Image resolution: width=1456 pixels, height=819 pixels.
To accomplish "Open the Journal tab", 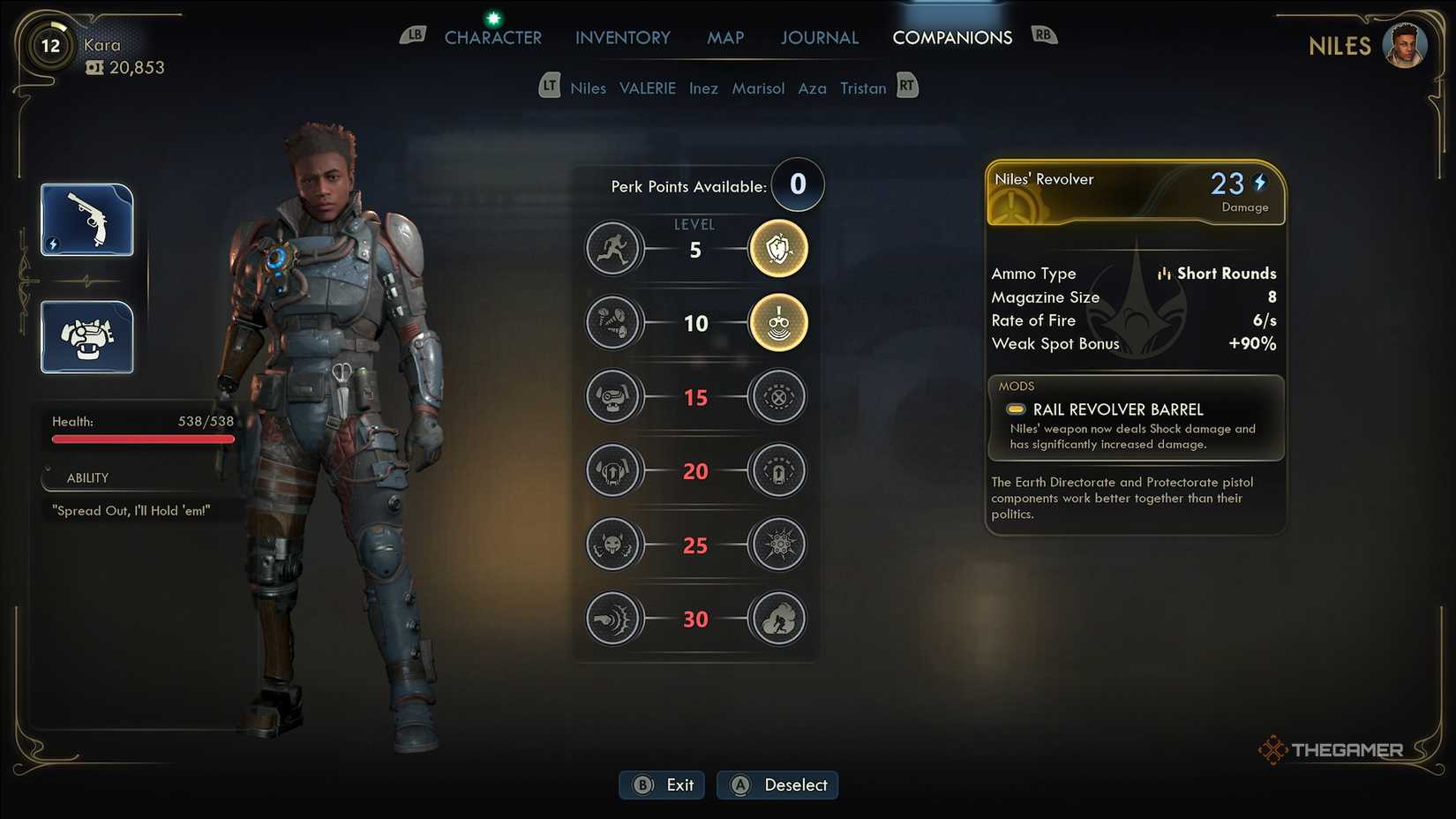I will [x=819, y=38].
